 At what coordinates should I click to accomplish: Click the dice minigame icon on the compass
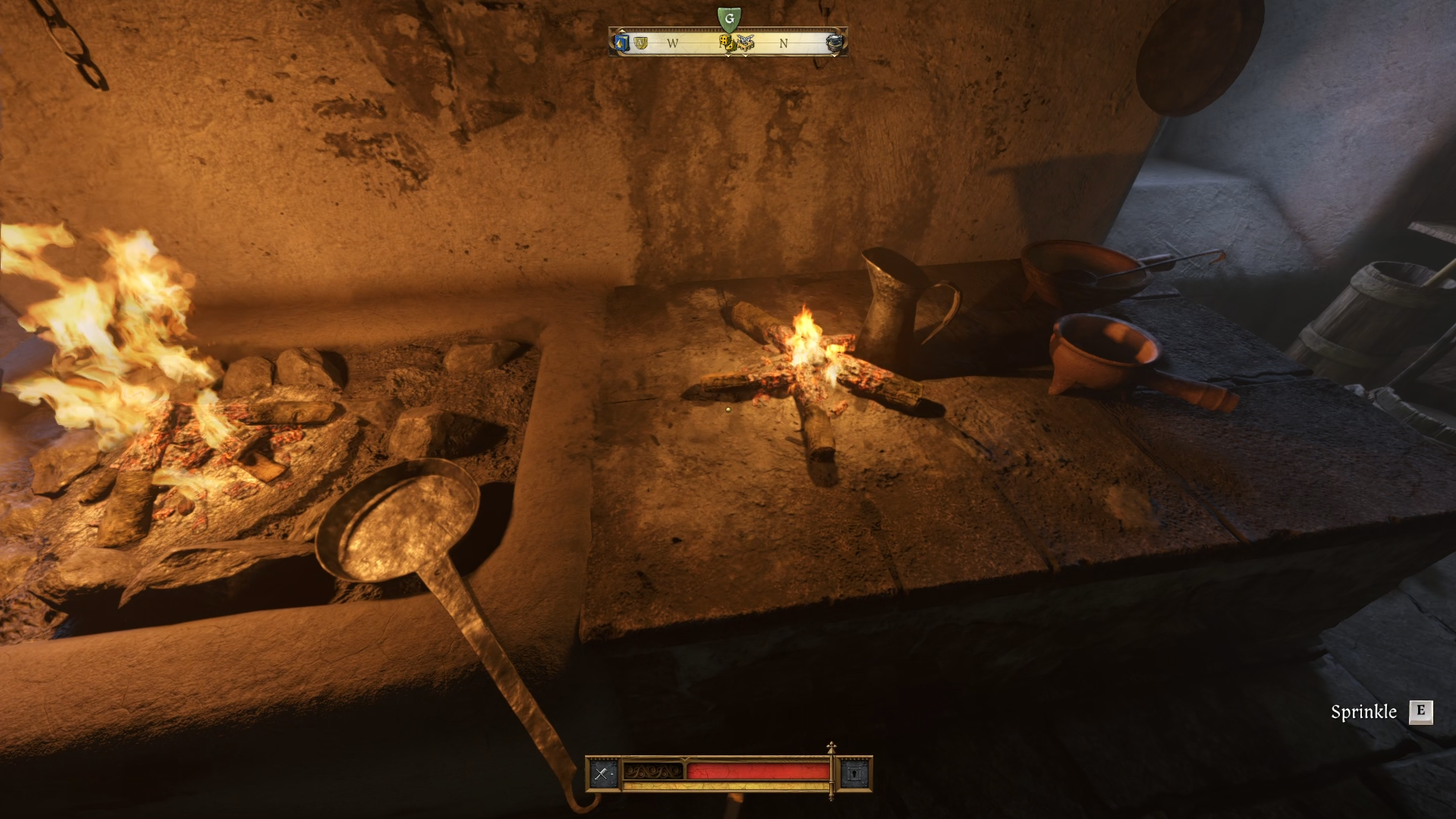(x=725, y=44)
